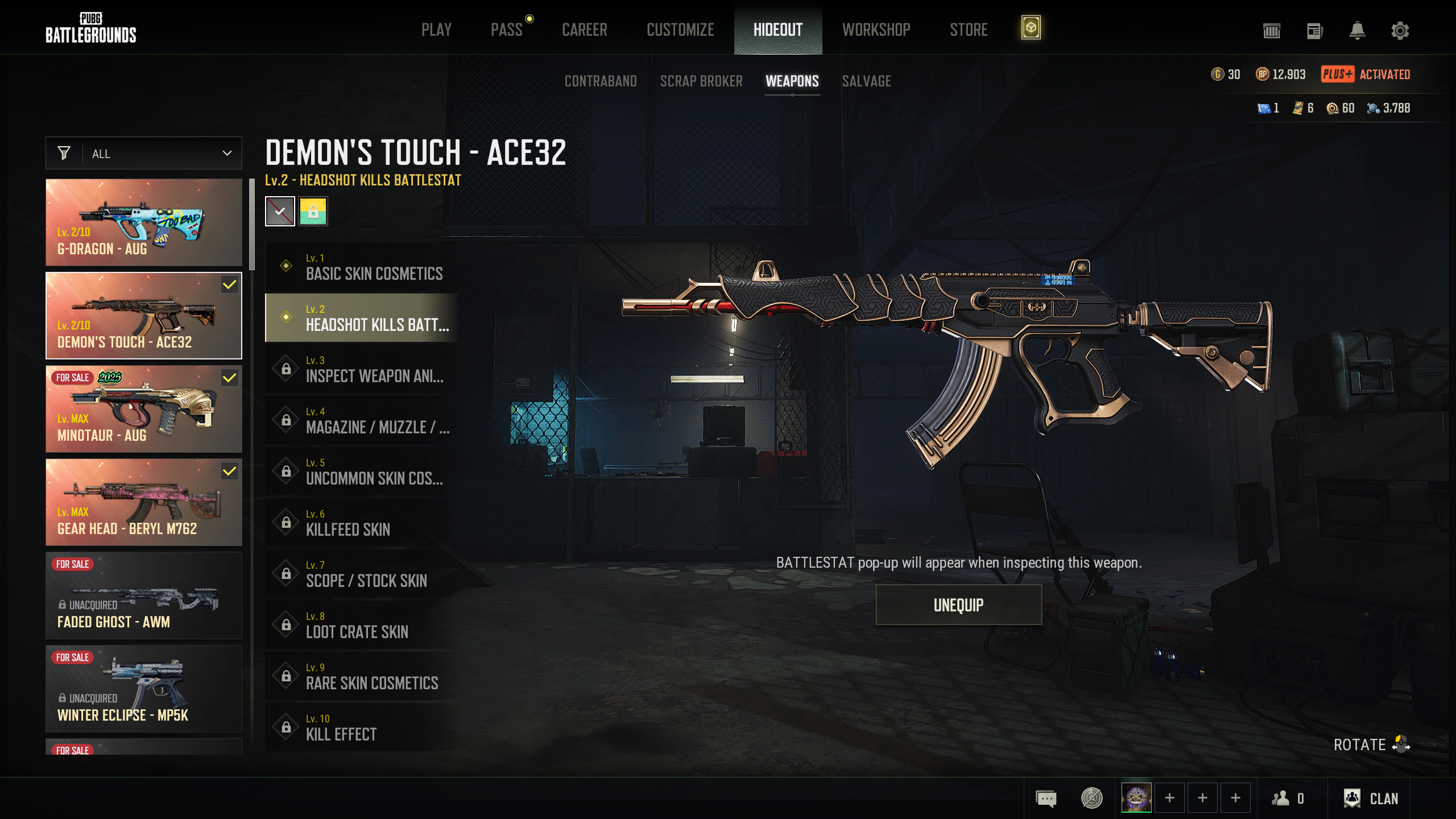Viewport: 1456px width, 819px height.
Task: Expand the ALL weapon filter dropdown
Action: click(144, 154)
